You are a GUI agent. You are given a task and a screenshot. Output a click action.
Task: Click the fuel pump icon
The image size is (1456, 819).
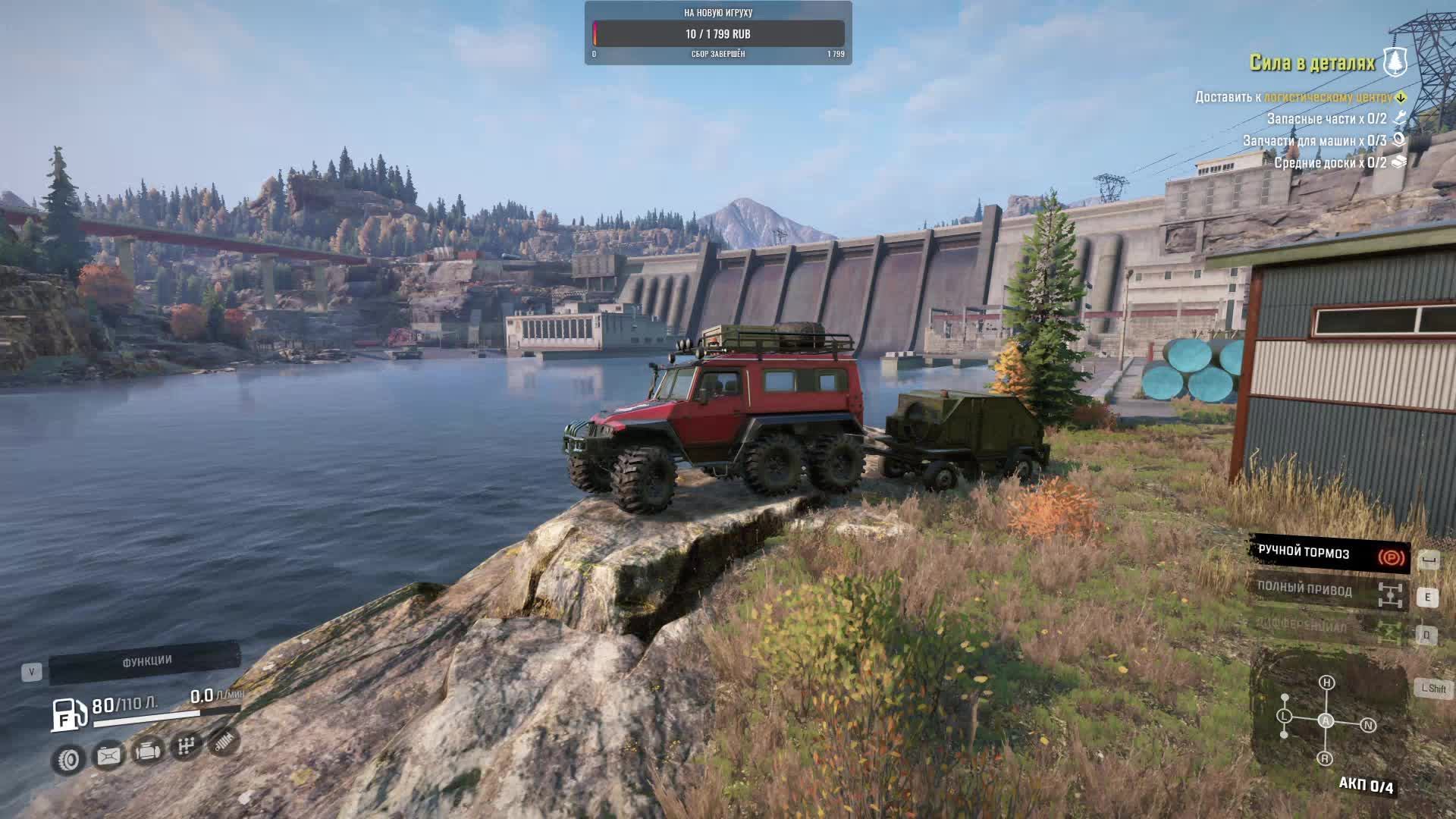[x=67, y=714]
